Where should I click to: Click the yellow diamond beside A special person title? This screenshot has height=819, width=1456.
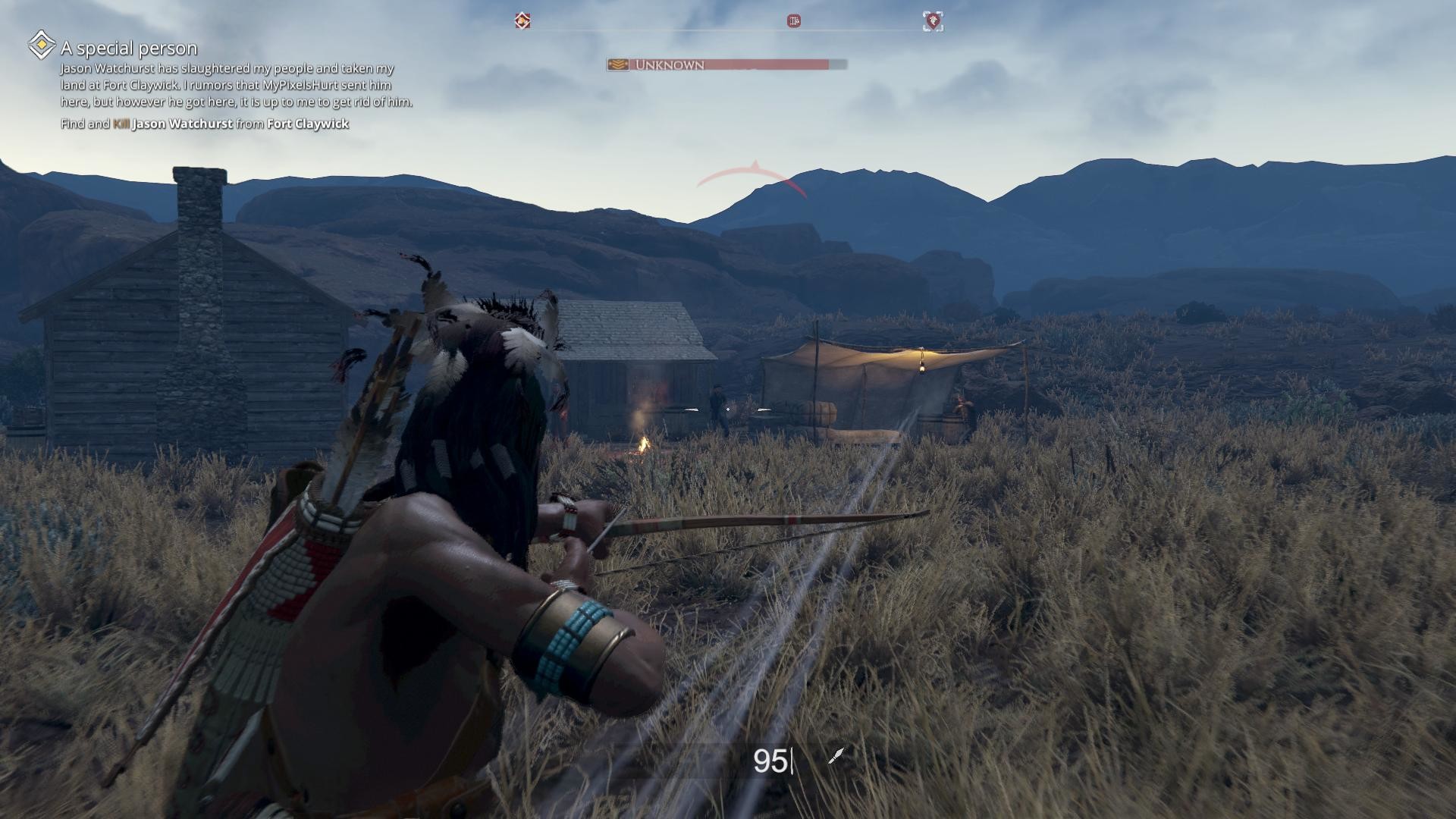click(x=42, y=47)
